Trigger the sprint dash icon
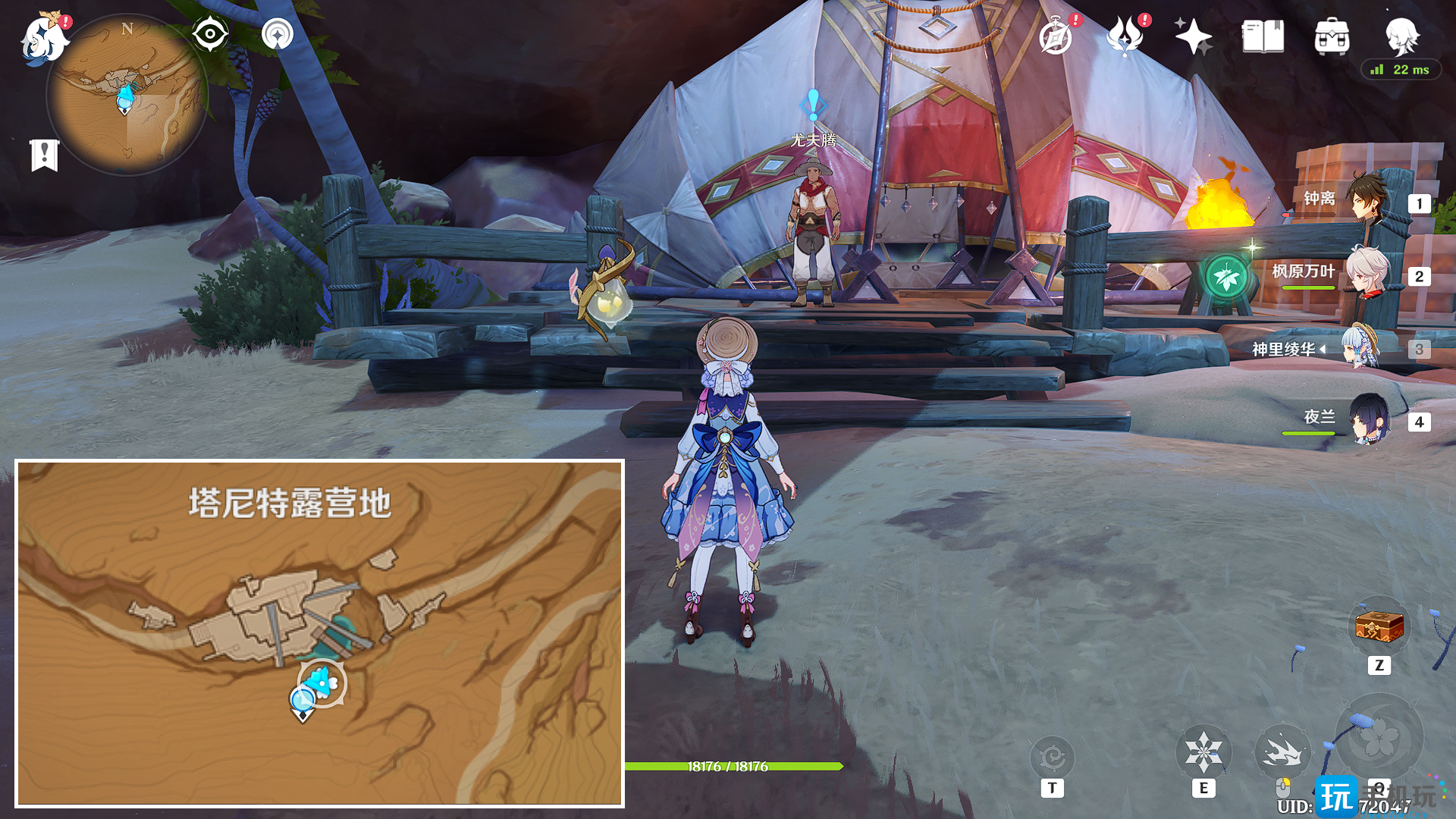The height and width of the screenshot is (819, 1456). click(x=1282, y=753)
